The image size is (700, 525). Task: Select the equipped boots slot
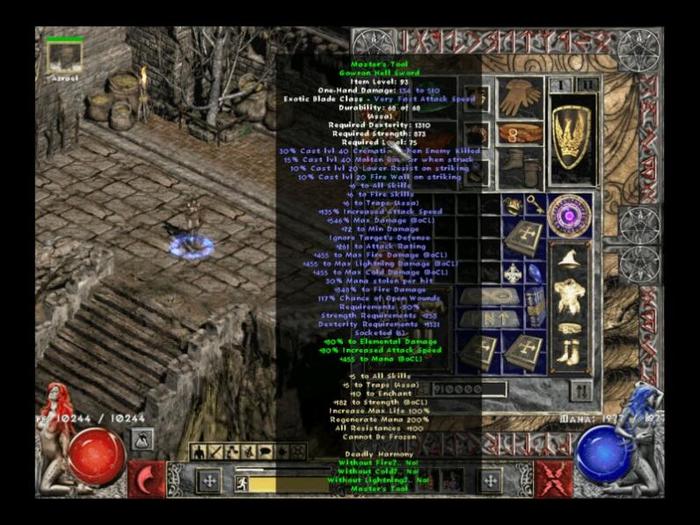click(x=520, y=166)
